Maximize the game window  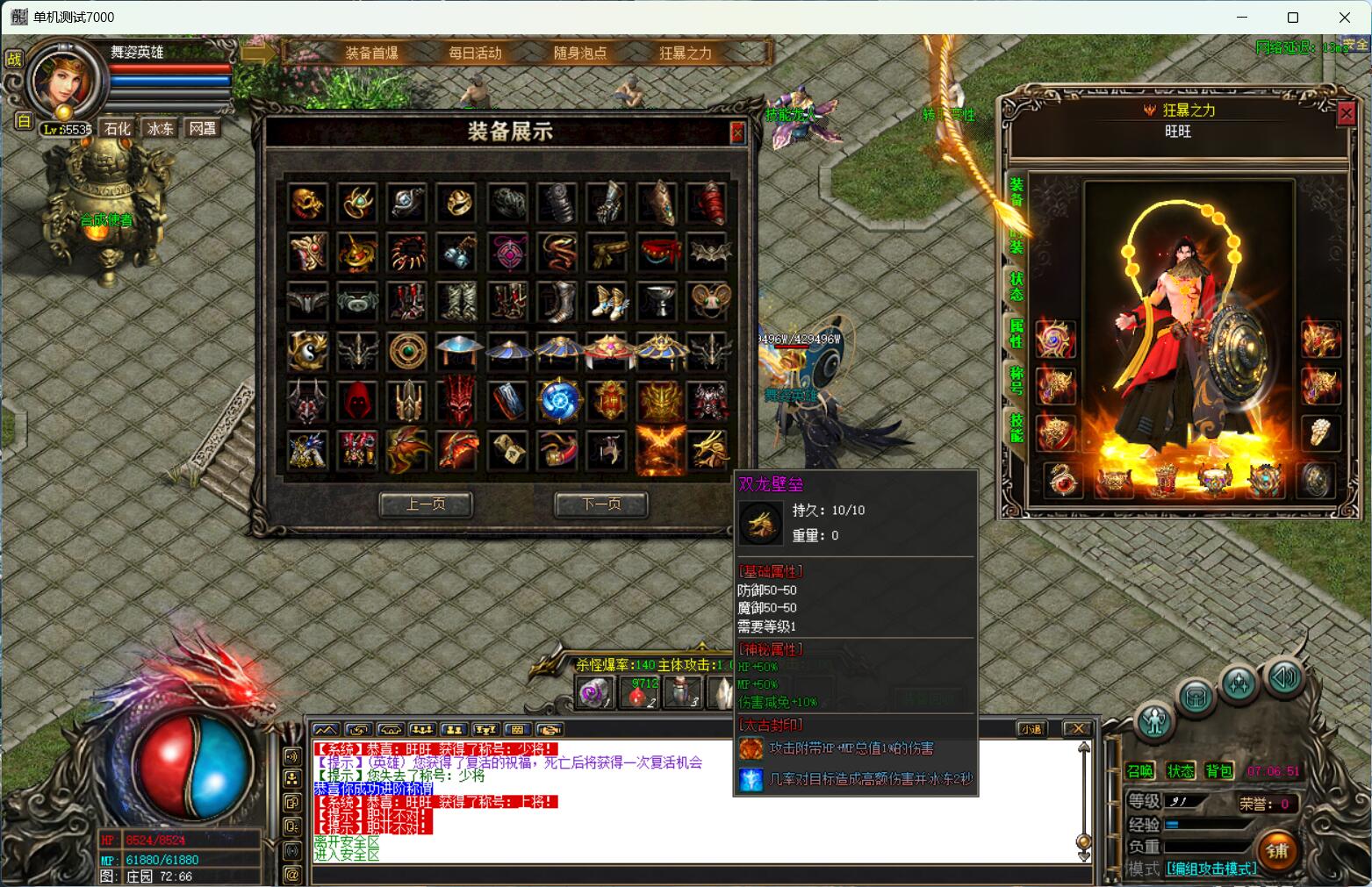pos(1293,18)
